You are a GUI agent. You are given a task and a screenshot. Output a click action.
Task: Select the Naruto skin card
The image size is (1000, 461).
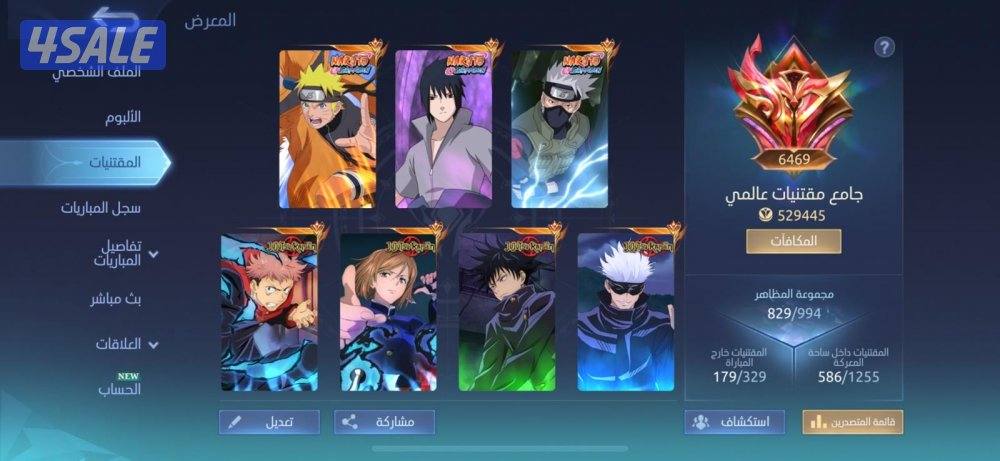327,129
